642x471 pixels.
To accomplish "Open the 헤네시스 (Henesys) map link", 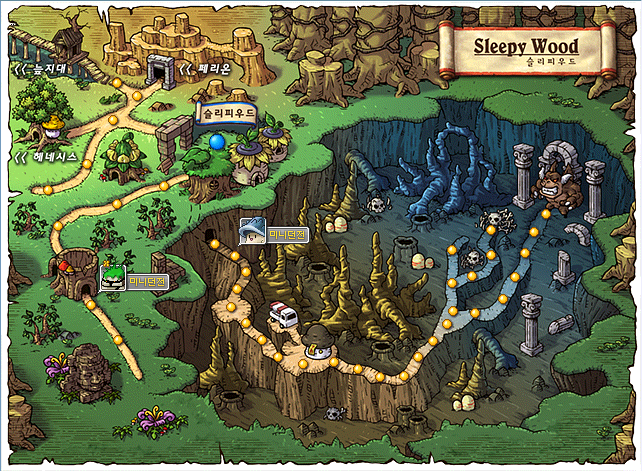I will 40,158.
